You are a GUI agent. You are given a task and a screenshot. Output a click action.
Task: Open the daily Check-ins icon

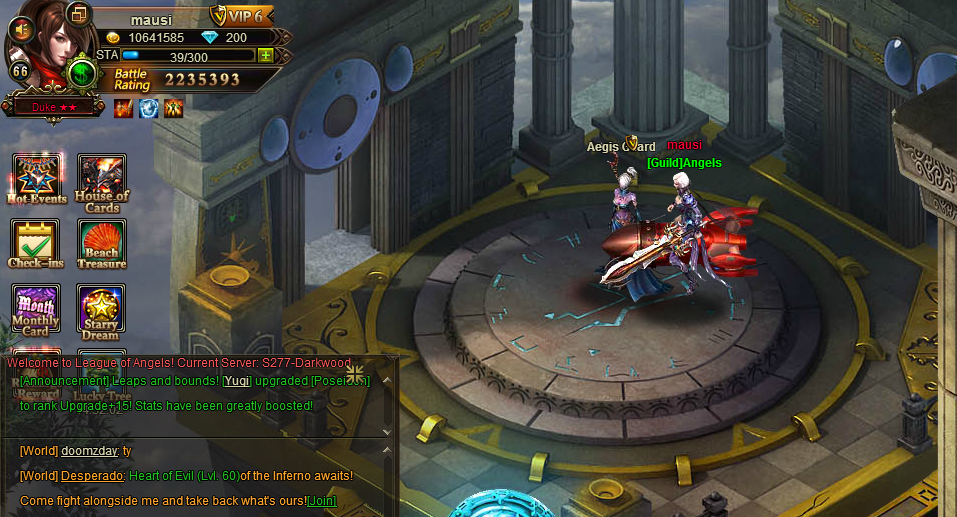(x=36, y=243)
